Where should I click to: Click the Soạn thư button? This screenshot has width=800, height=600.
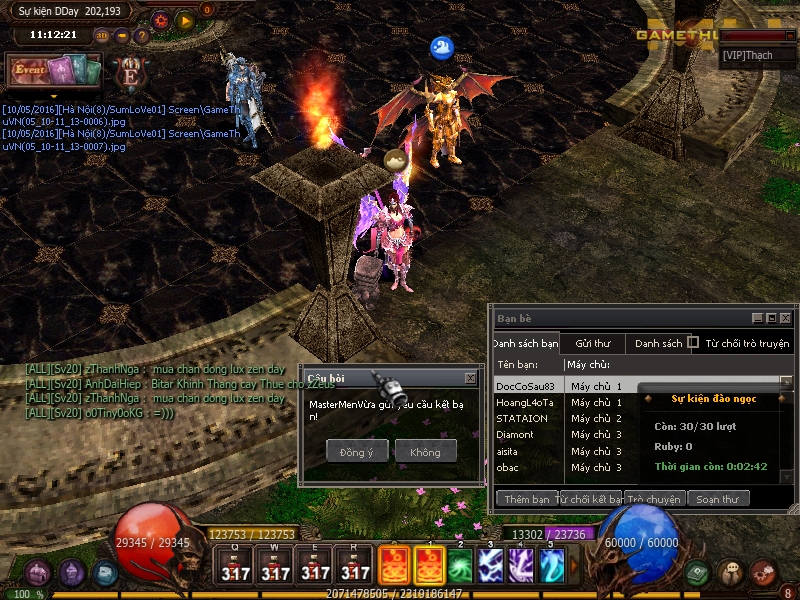(717, 498)
